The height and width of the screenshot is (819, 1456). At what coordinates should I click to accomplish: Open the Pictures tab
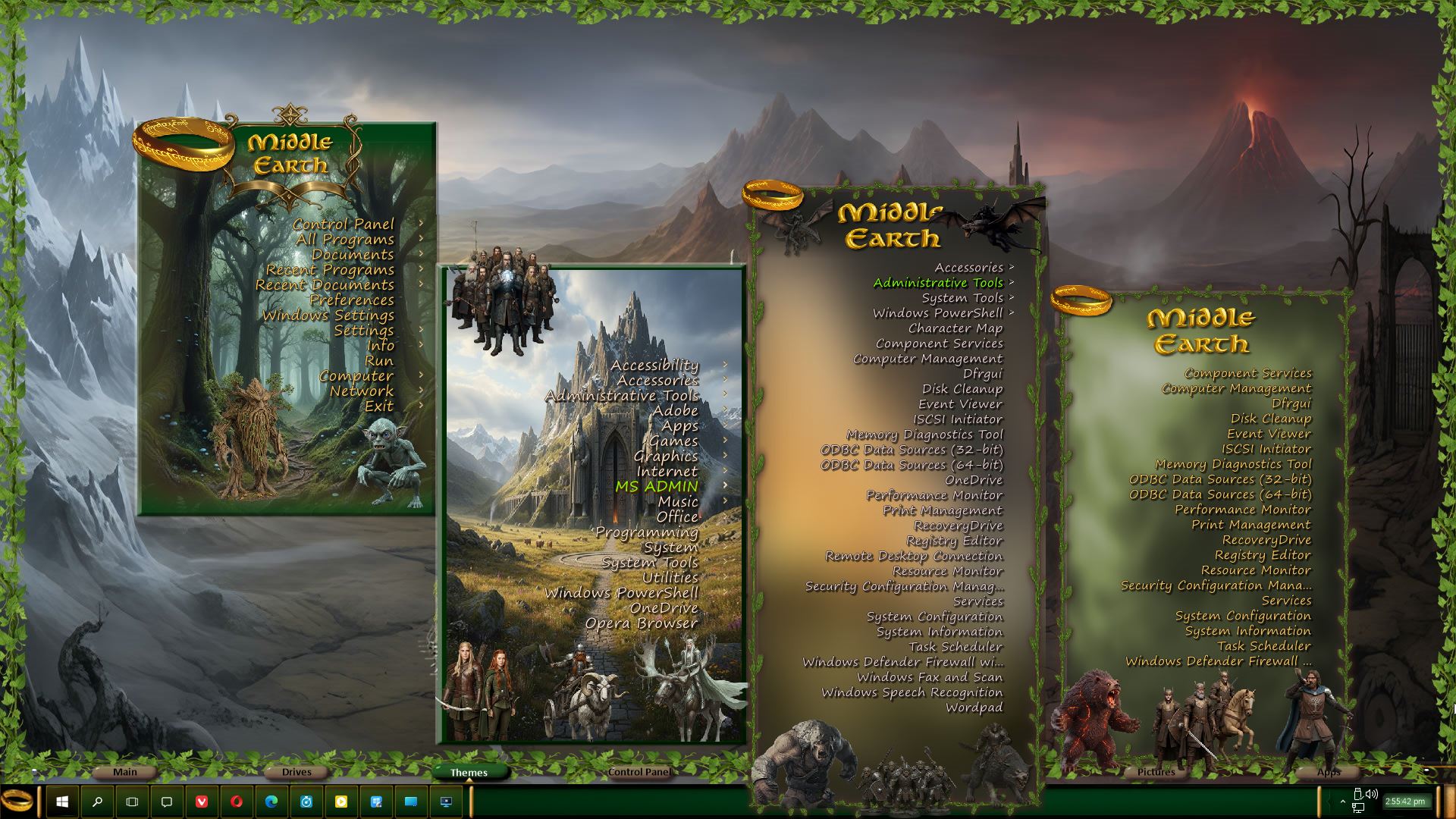tap(1156, 772)
